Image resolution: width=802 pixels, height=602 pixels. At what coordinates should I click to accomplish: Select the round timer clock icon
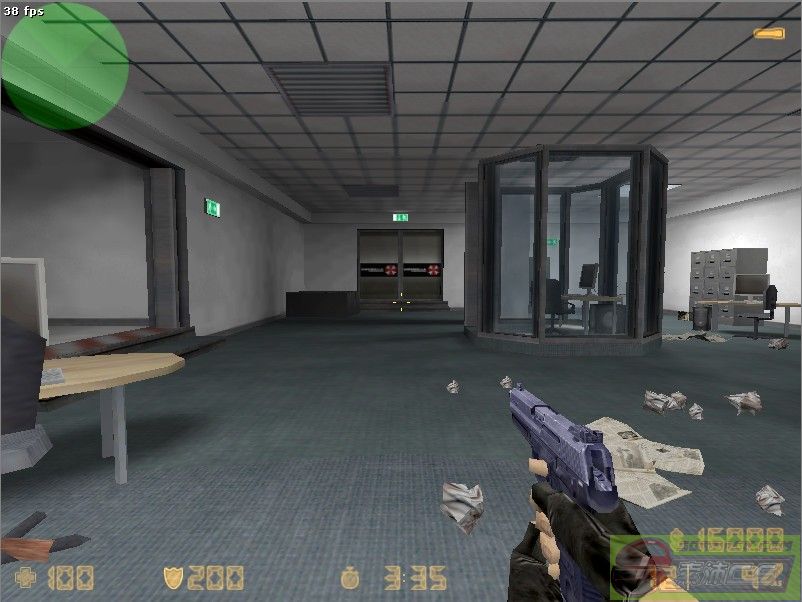pos(350,577)
